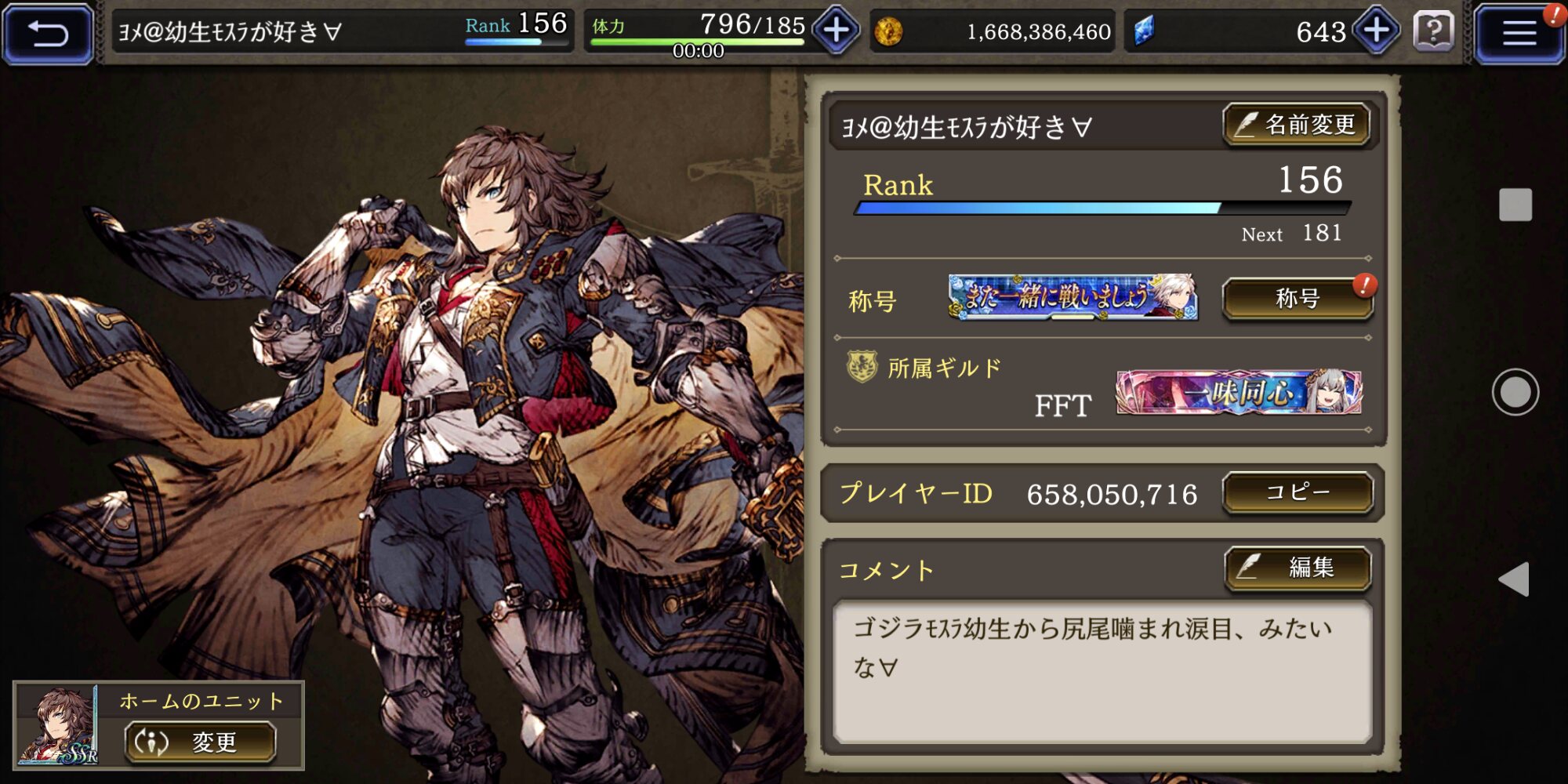Image resolution: width=1568 pixels, height=784 pixels.
Task: Tap the equipped title banner
Action: (1073, 297)
